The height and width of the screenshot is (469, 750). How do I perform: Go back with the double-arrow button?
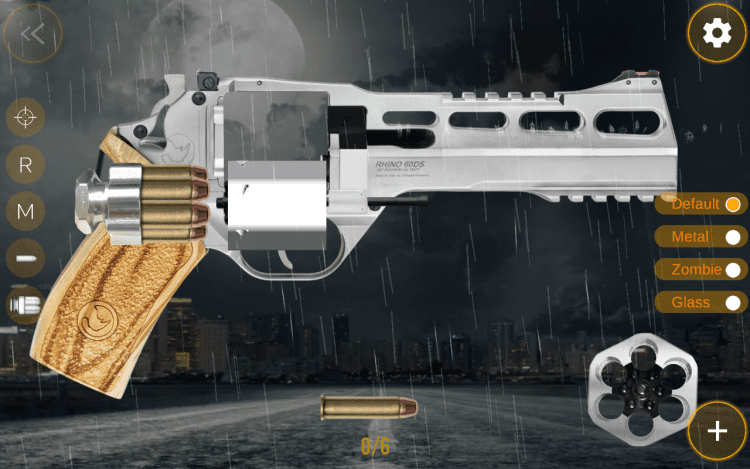(32, 34)
